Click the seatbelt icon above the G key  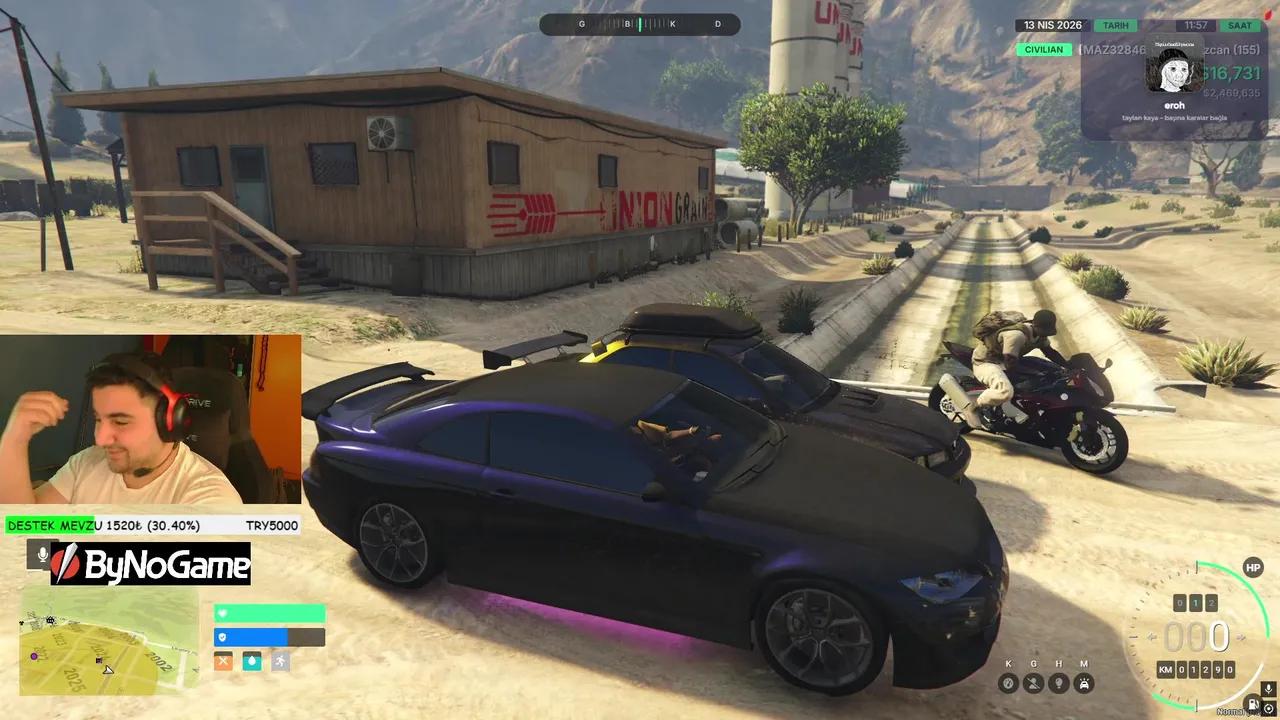coord(1034,683)
